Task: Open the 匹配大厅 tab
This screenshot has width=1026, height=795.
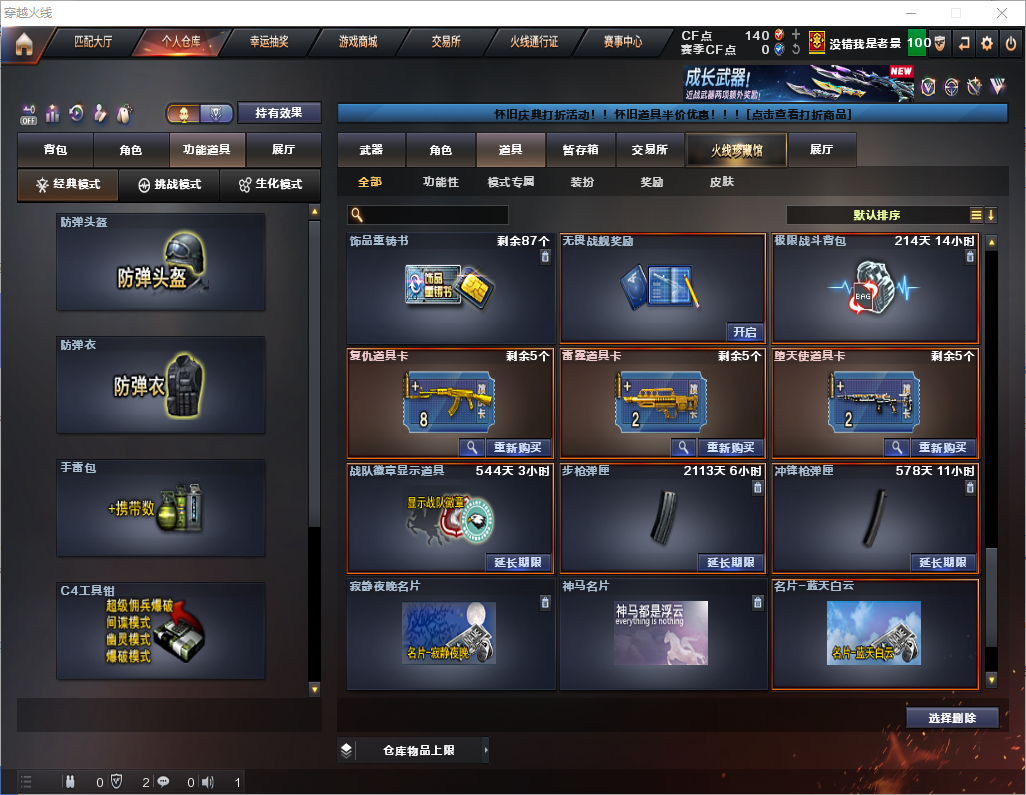Action: pyautogui.click(x=94, y=43)
